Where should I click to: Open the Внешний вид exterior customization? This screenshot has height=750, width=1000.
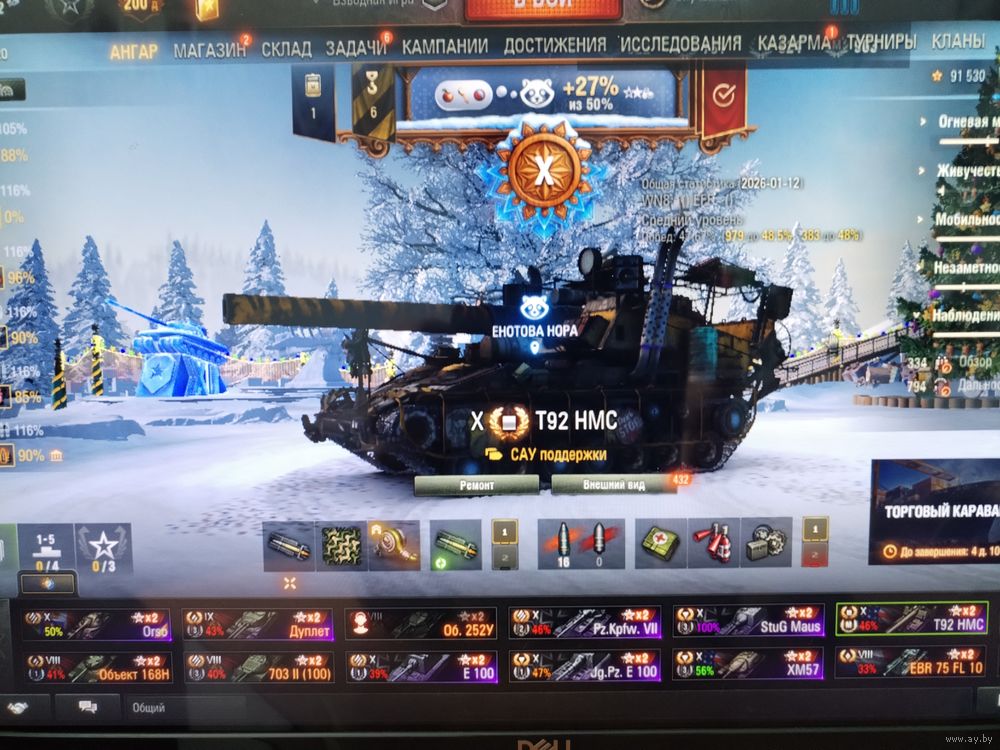(613, 485)
